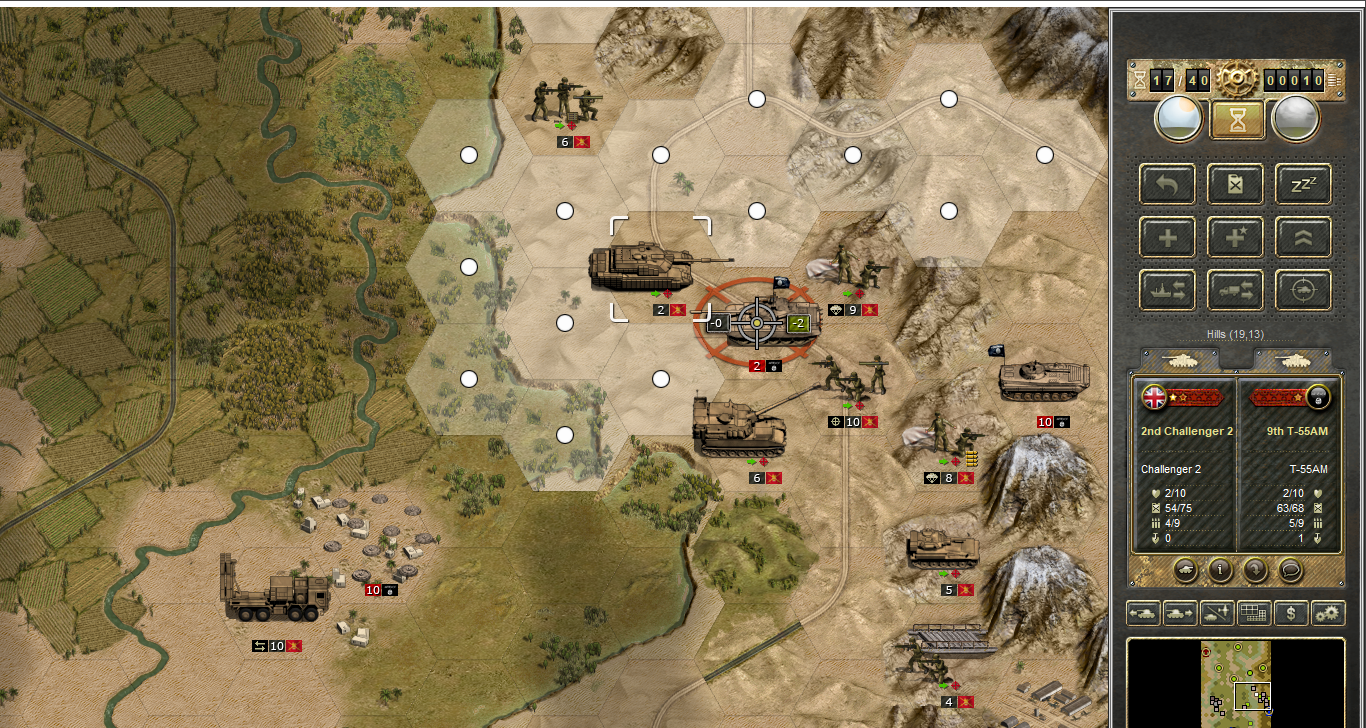Screen dimensions: 1366x728
Task: Undo the last move with the arrow button
Action: point(1168,184)
